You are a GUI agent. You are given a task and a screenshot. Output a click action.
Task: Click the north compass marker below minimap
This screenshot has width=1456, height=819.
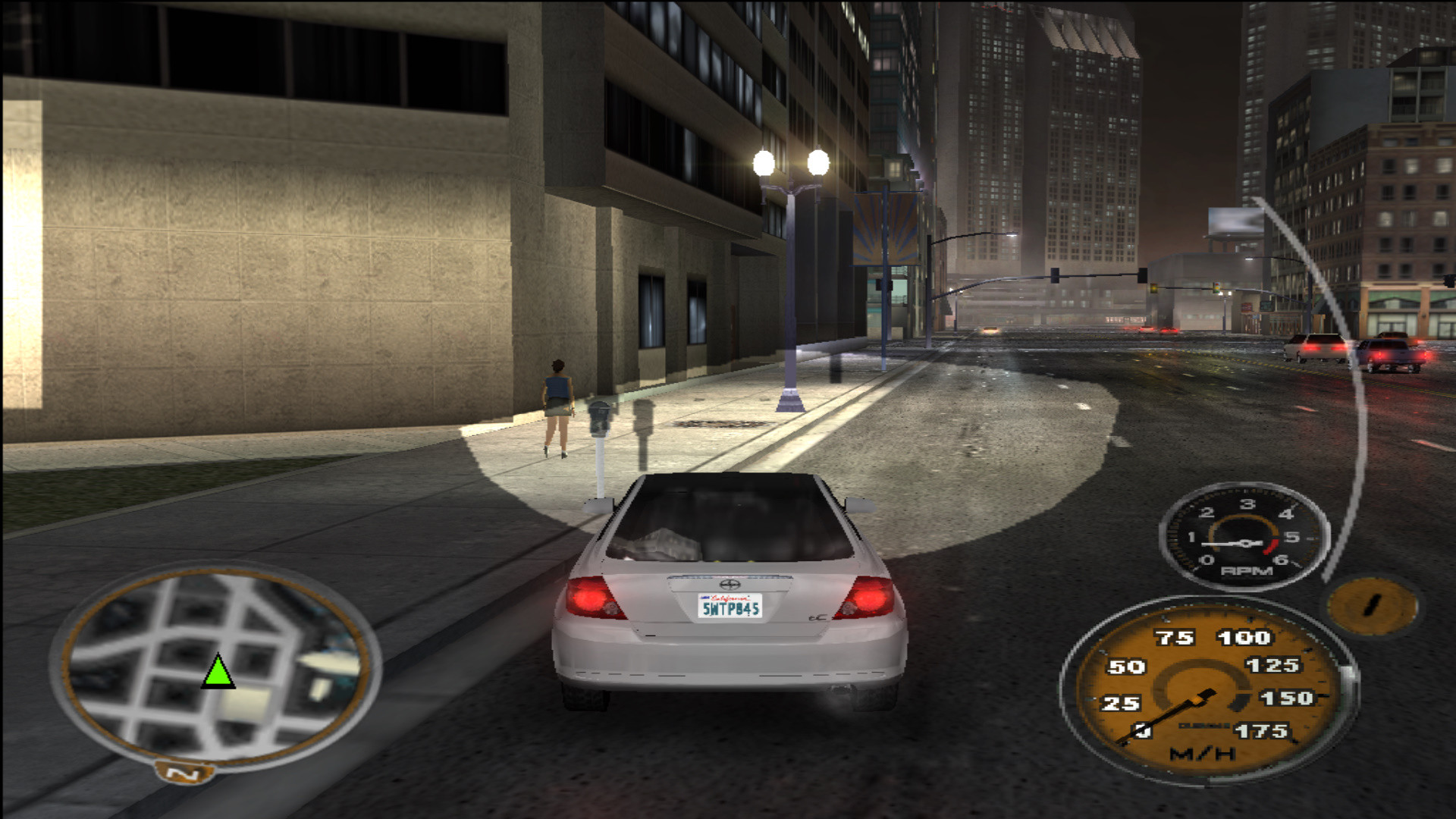click(184, 773)
